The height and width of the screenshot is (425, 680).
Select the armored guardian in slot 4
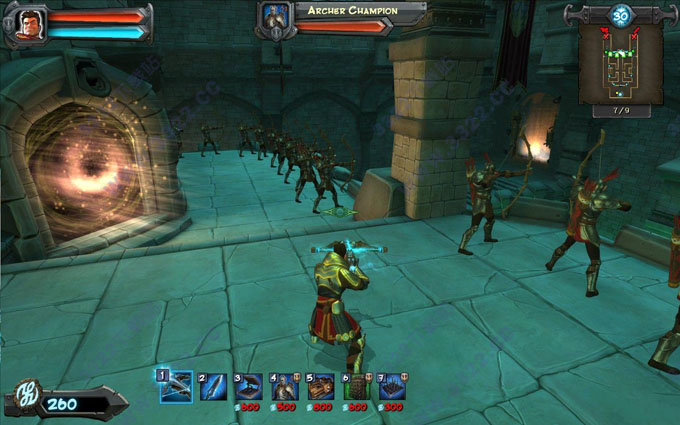coord(285,386)
